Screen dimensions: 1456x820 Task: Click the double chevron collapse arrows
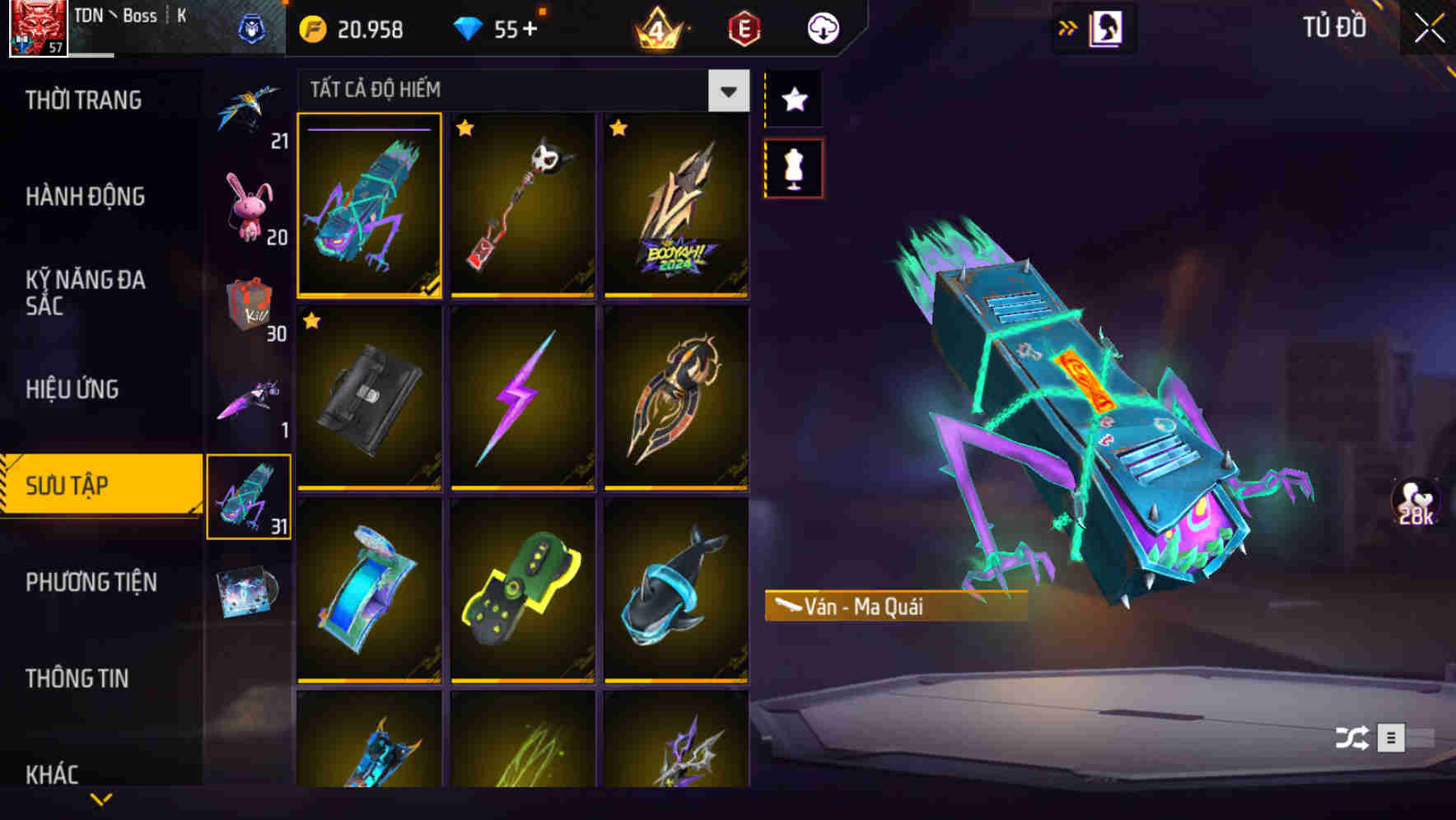(x=1068, y=27)
